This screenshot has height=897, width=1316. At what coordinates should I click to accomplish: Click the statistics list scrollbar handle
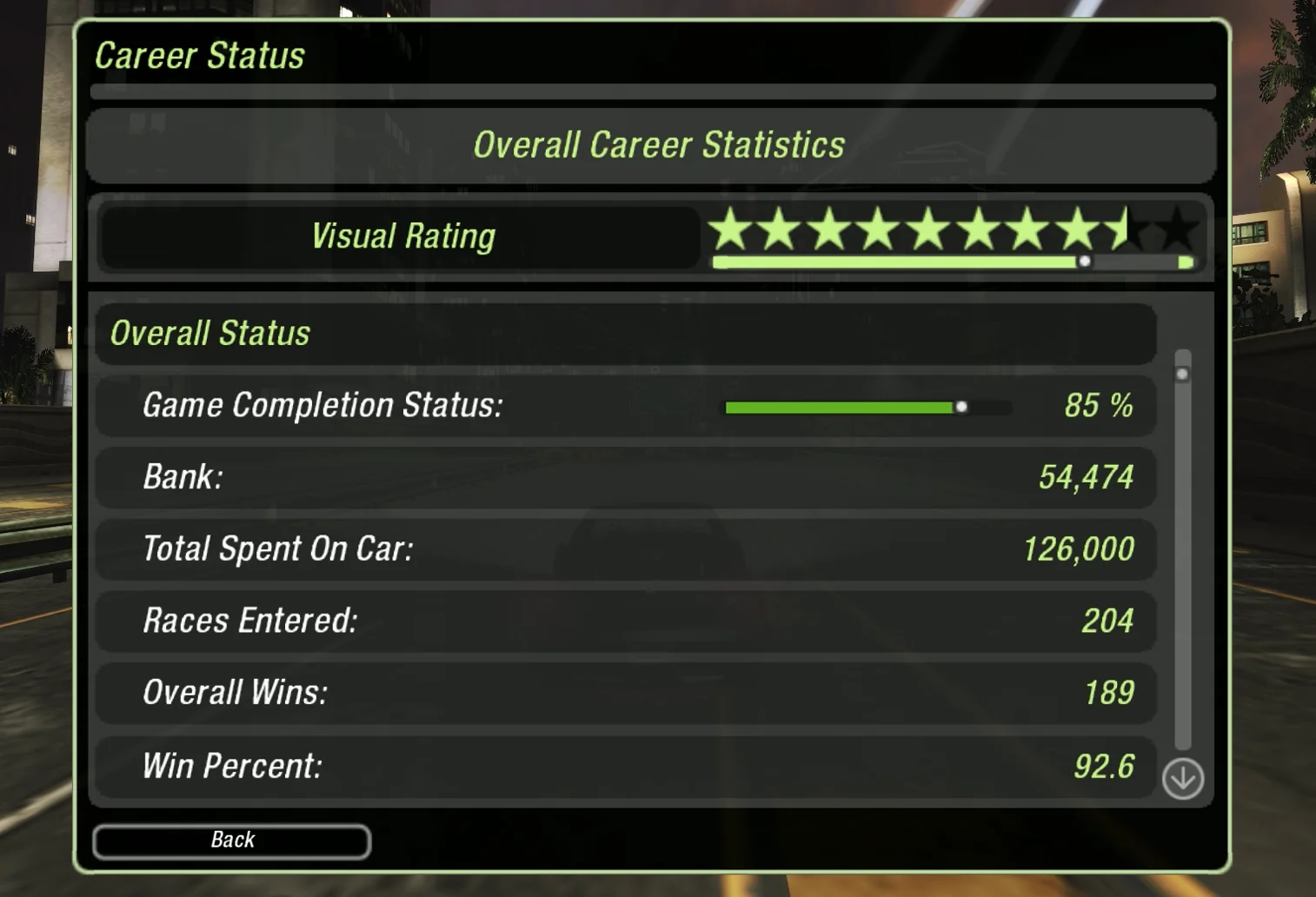click(1182, 375)
